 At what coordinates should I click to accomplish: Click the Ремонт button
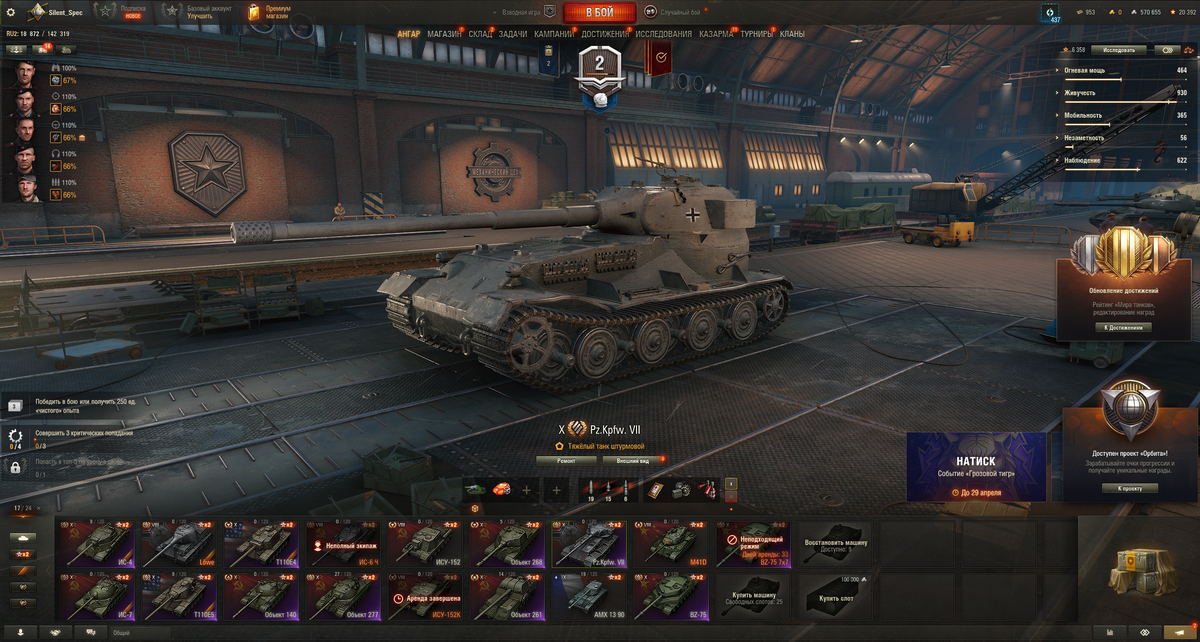point(566,461)
